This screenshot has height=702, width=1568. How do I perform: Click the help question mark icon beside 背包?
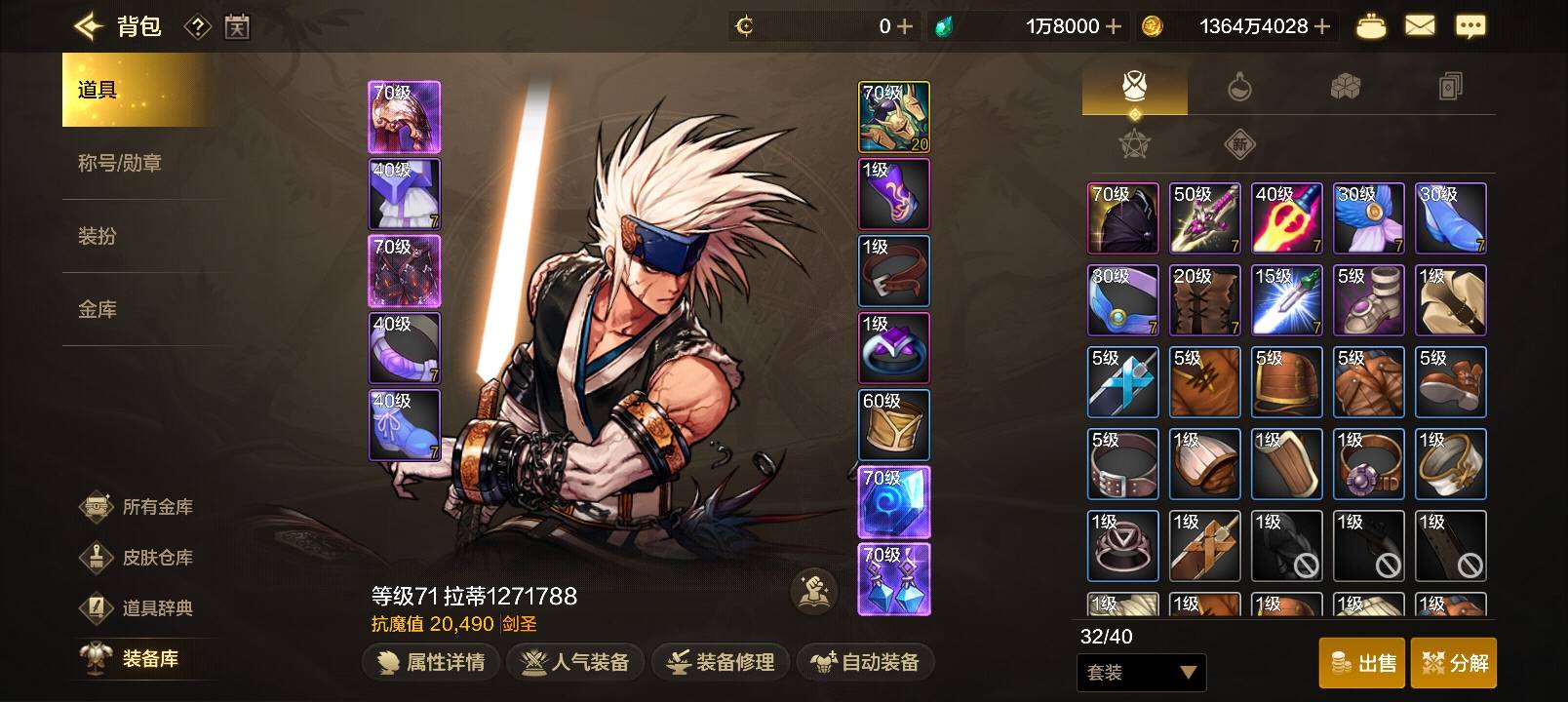click(x=199, y=25)
